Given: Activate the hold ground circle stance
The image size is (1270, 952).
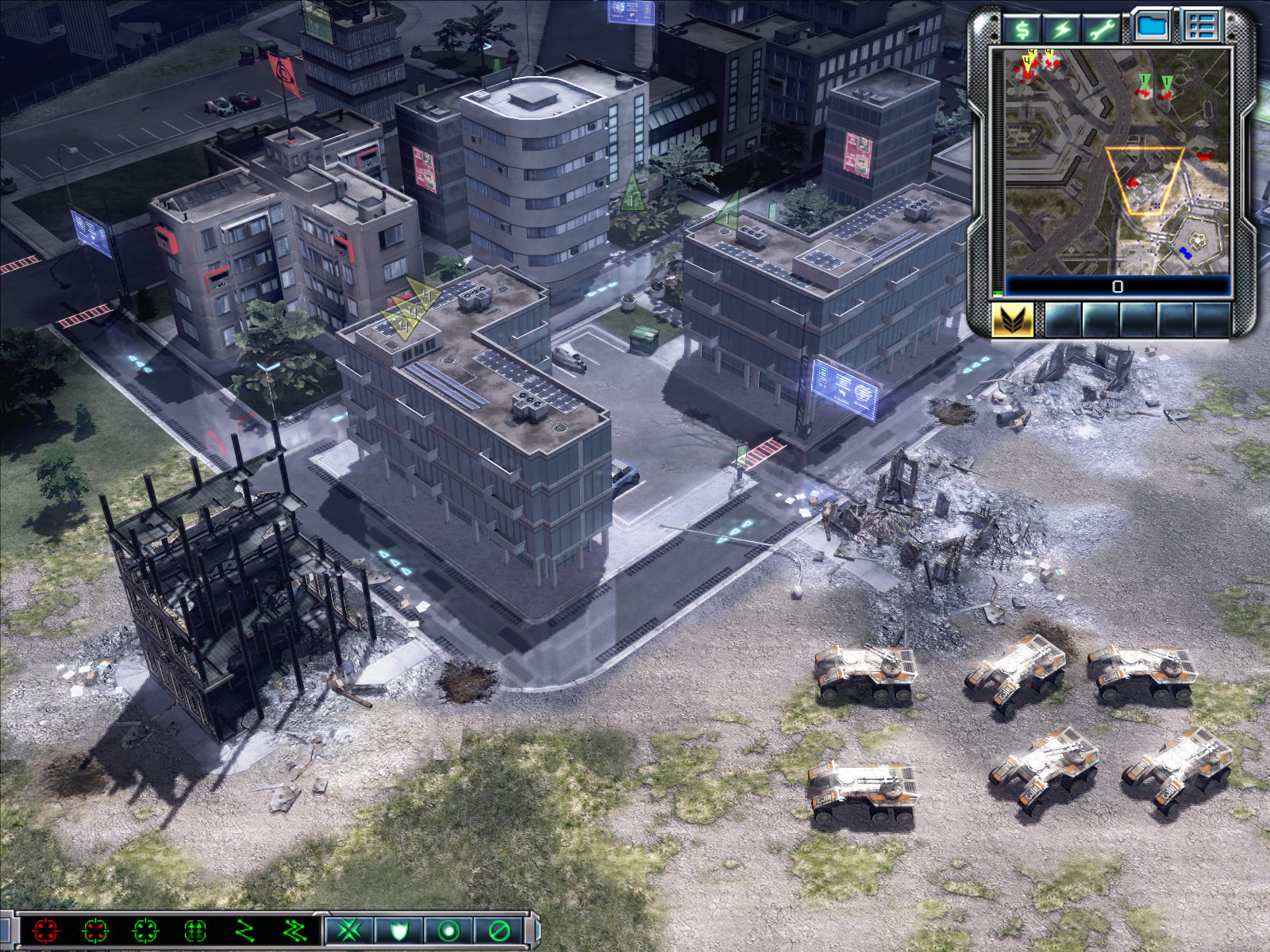Looking at the screenshot, I should point(448,930).
